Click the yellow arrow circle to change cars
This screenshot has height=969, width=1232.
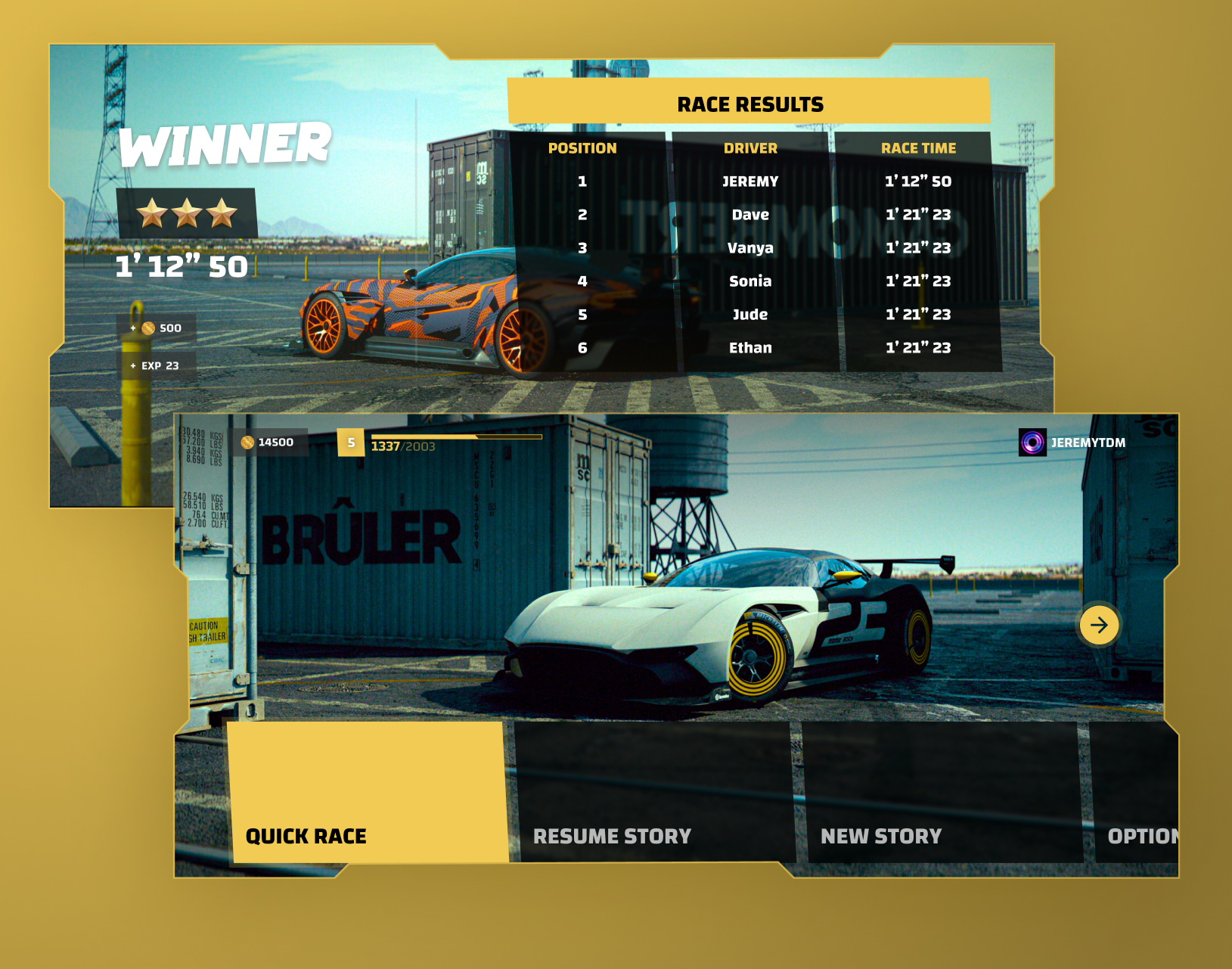coord(1099,626)
